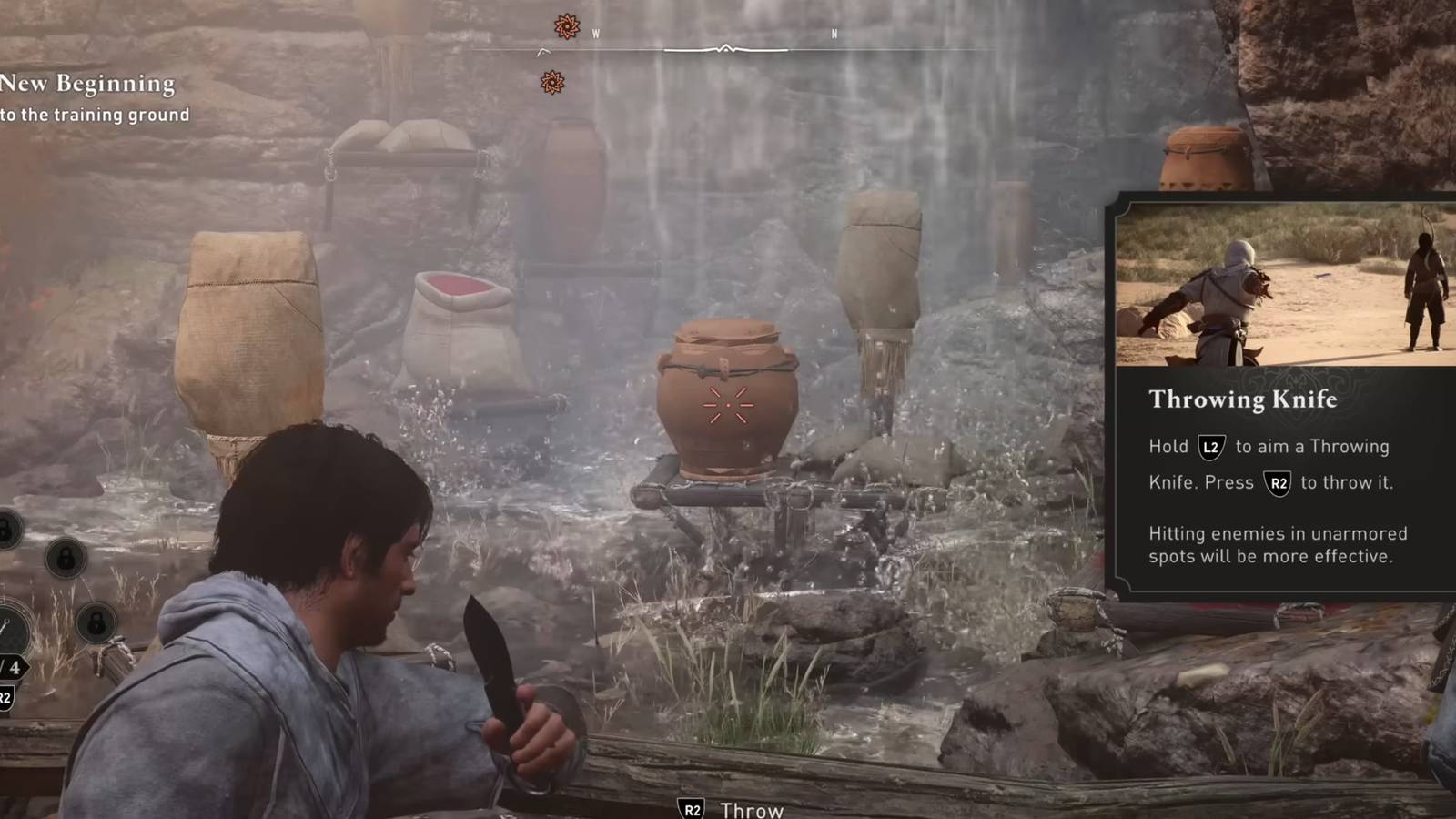1456x819 pixels.
Task: Collapse the New Beginning quest tracker
Action: (x=86, y=85)
